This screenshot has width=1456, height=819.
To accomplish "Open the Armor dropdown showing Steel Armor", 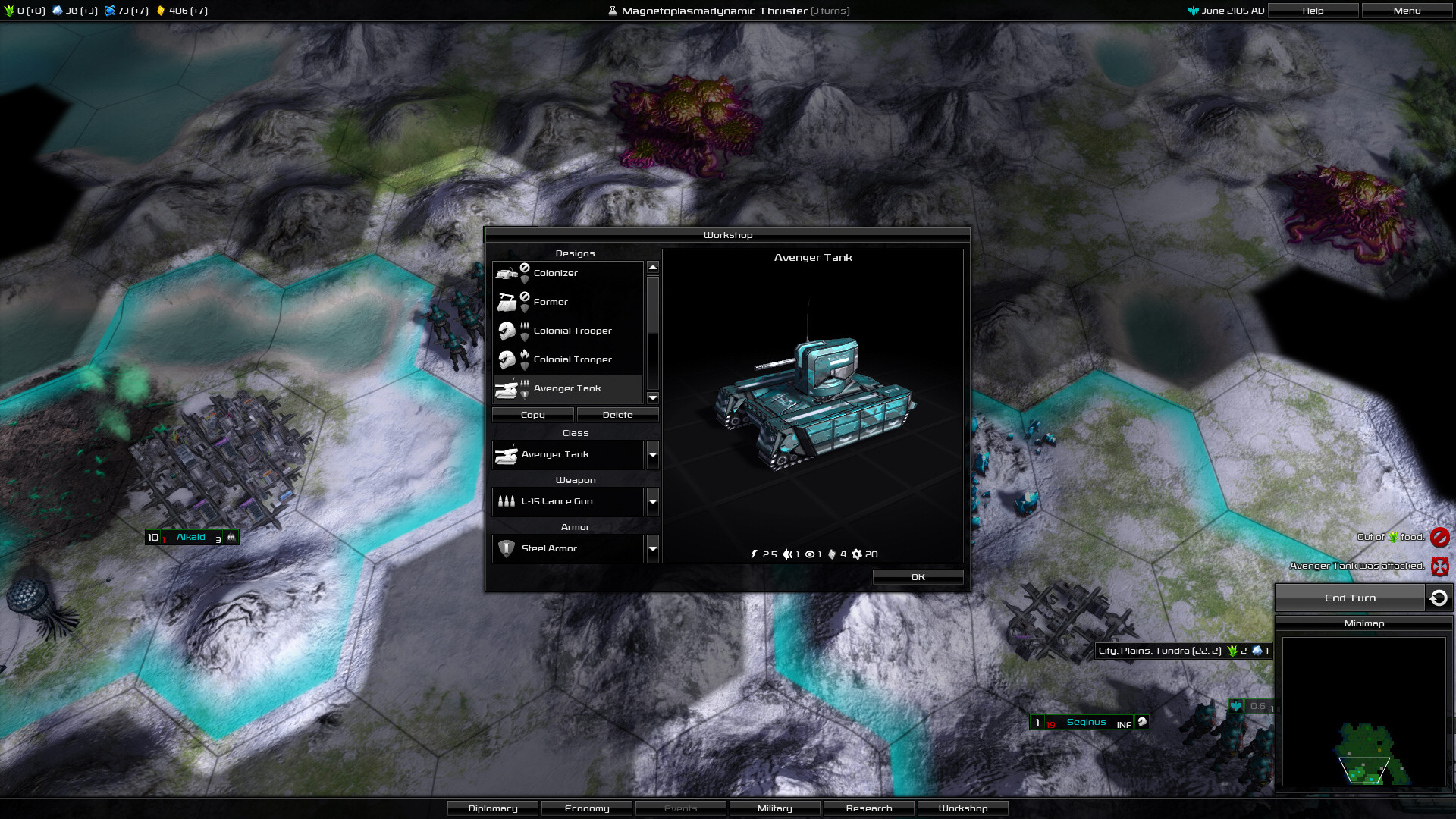I will (x=652, y=548).
